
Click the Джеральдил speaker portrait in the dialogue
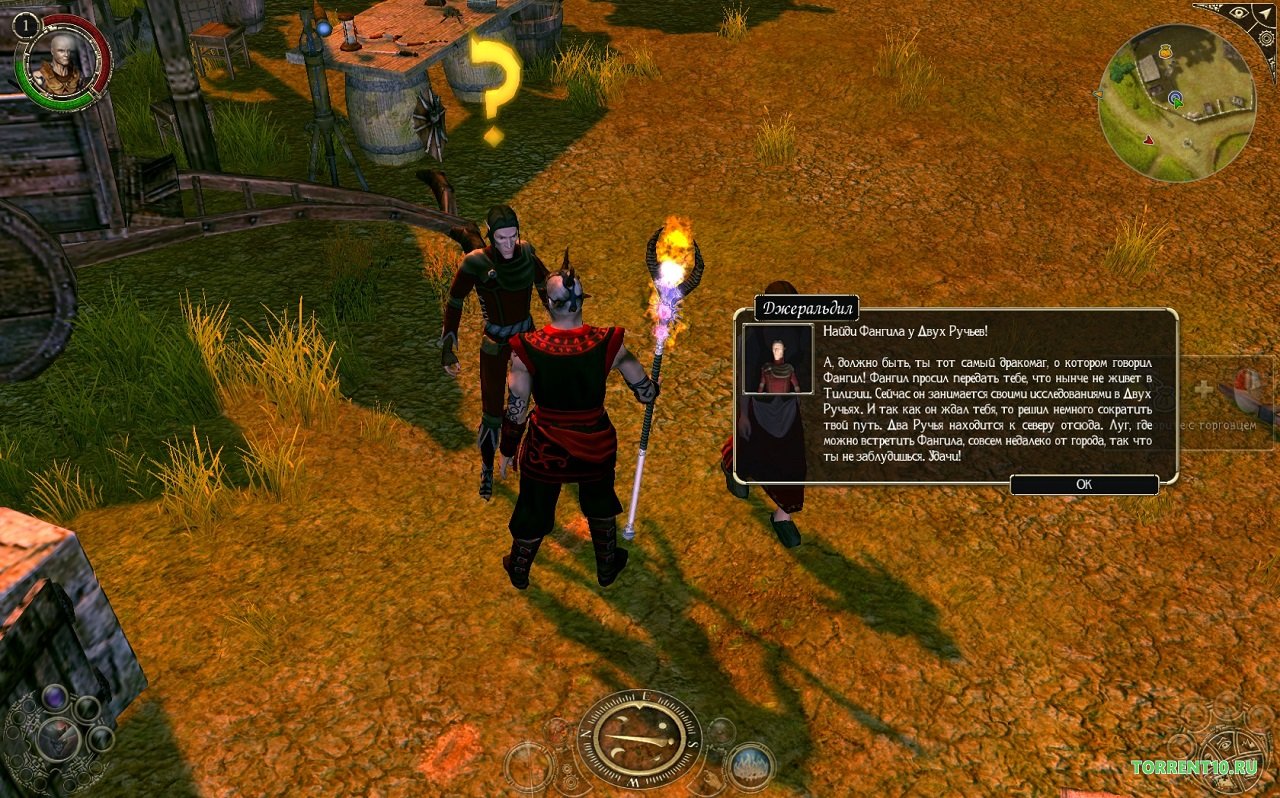coord(777,358)
